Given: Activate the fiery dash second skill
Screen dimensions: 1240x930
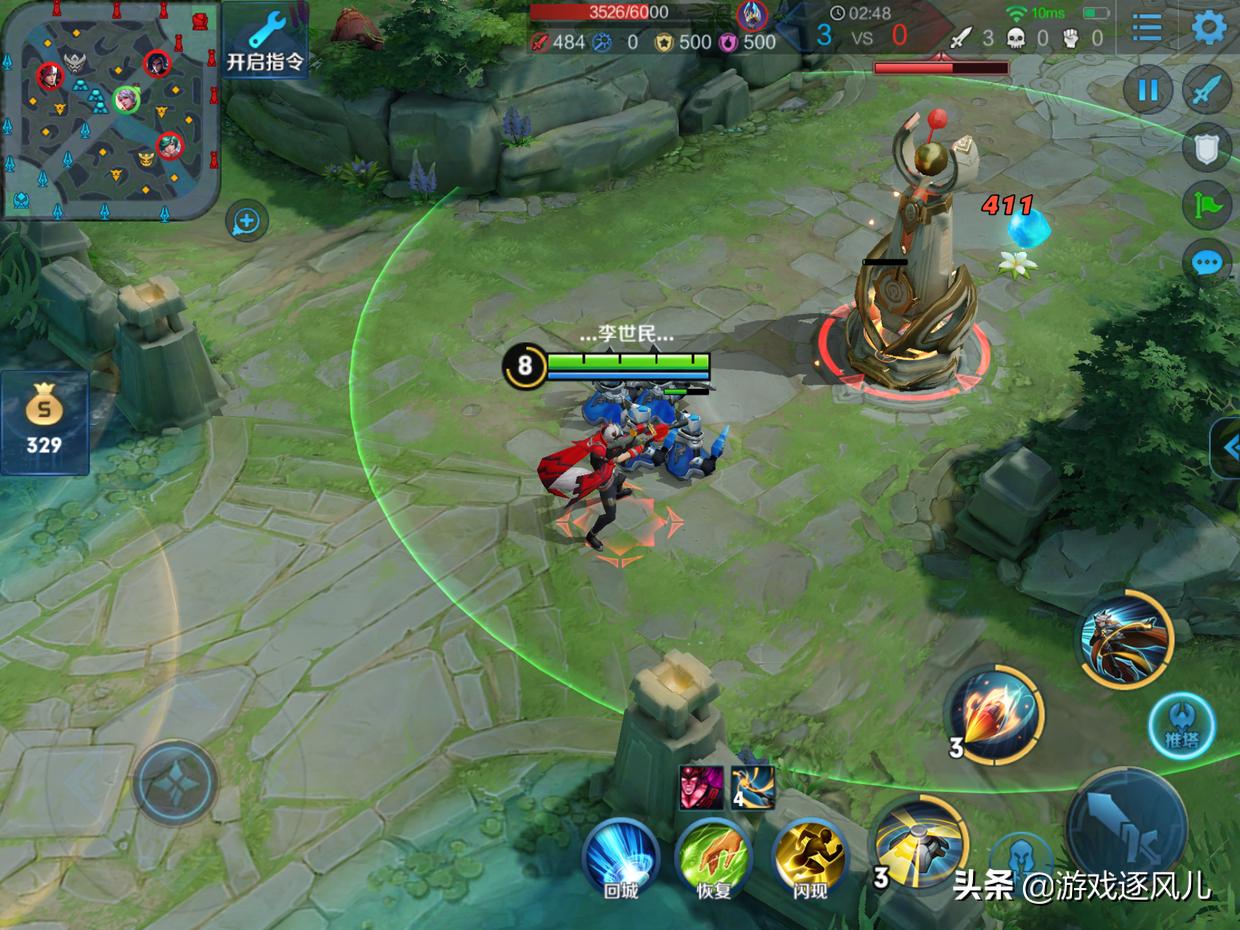Looking at the screenshot, I should pyautogui.click(x=994, y=715).
